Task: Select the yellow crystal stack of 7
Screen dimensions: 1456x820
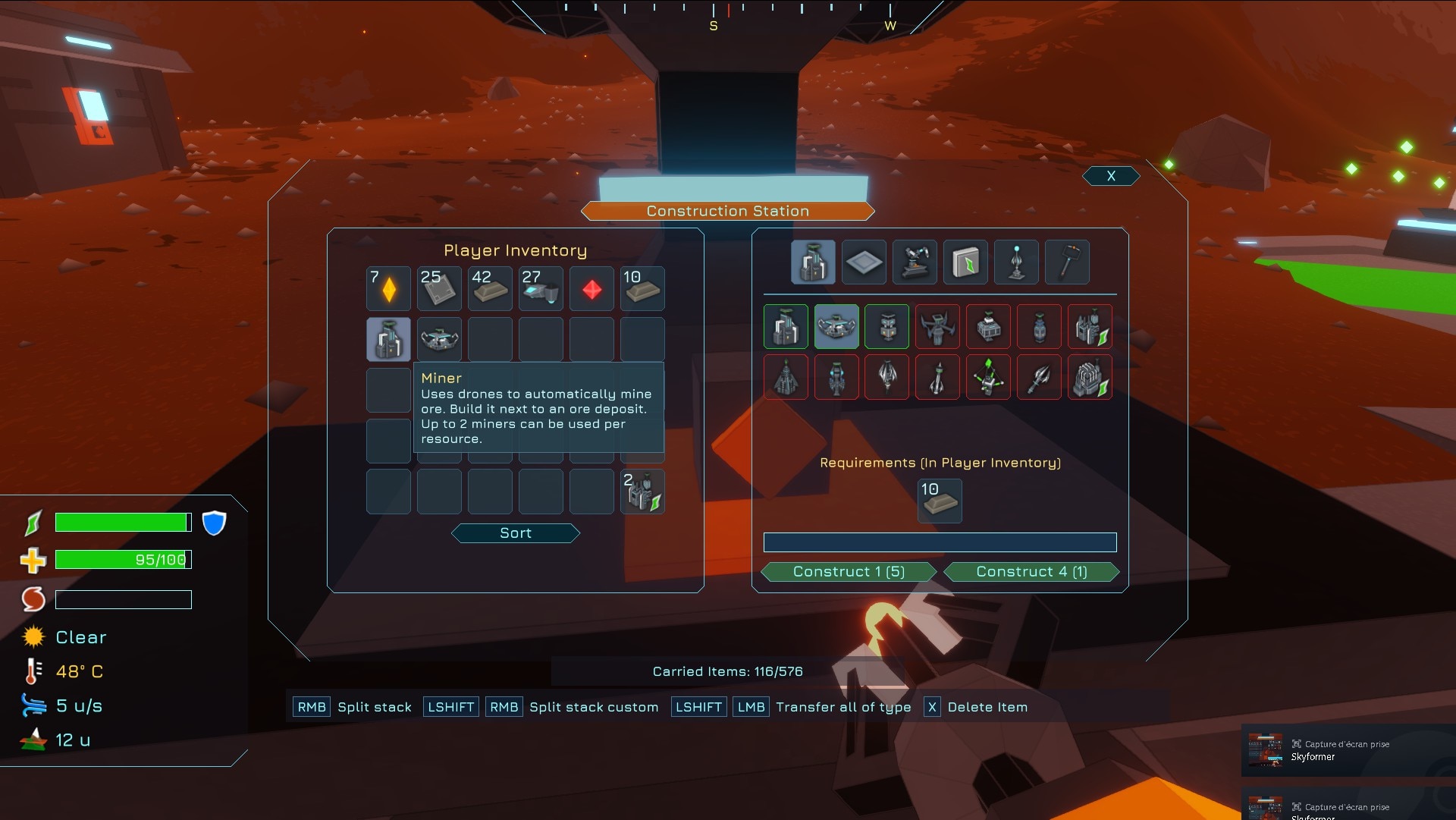Action: (x=388, y=288)
